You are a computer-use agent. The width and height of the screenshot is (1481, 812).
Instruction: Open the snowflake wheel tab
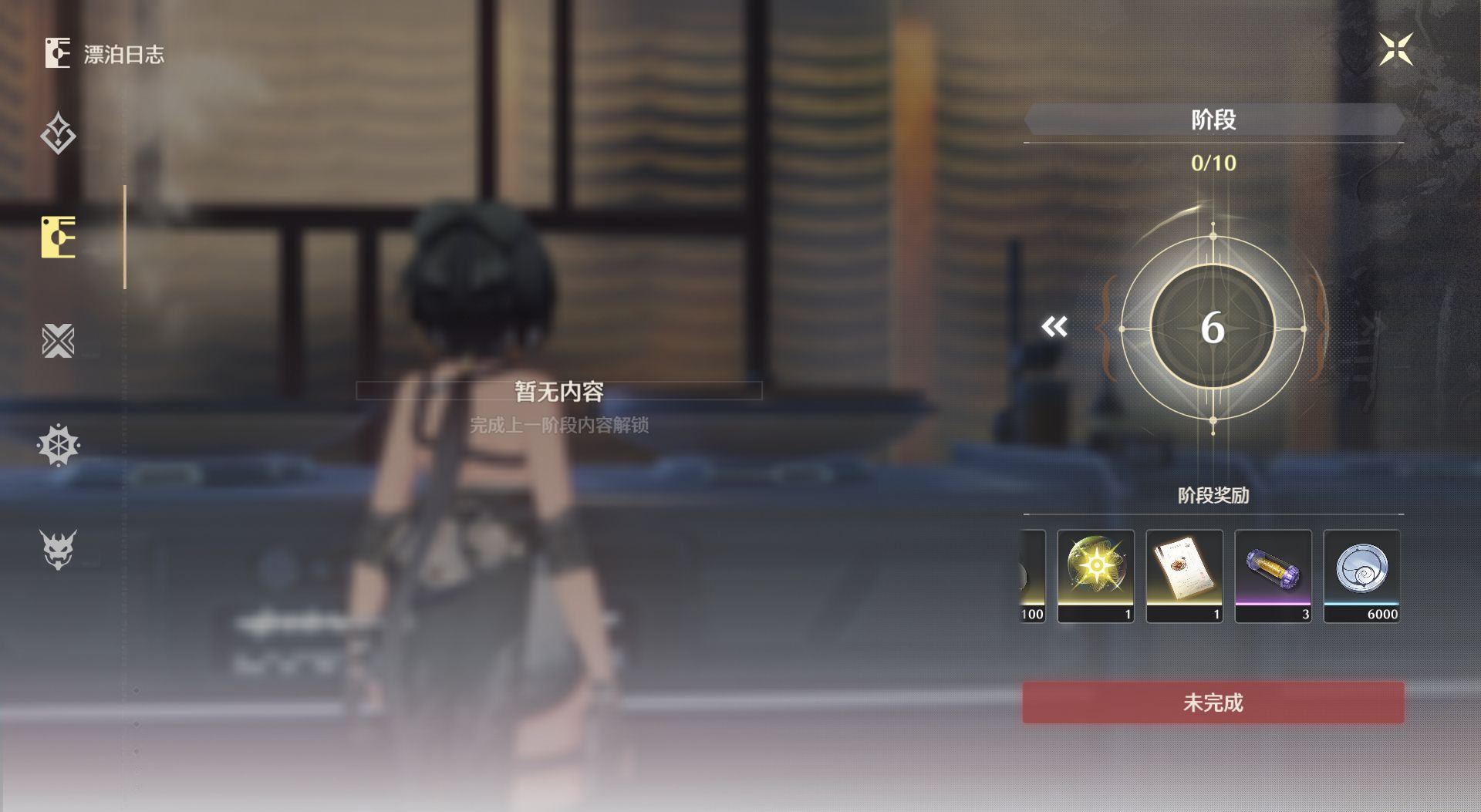(x=58, y=445)
